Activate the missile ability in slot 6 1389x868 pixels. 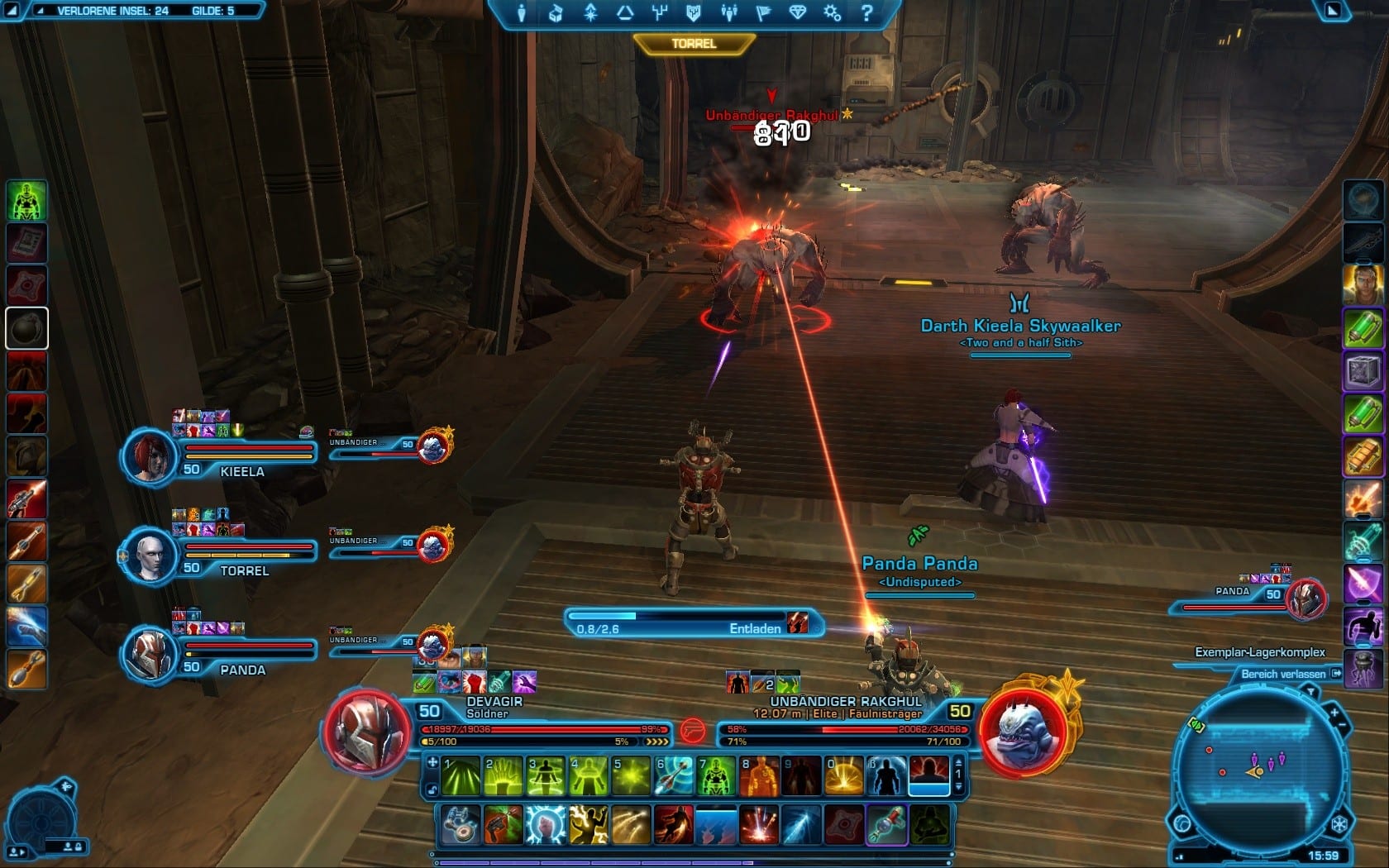click(674, 776)
